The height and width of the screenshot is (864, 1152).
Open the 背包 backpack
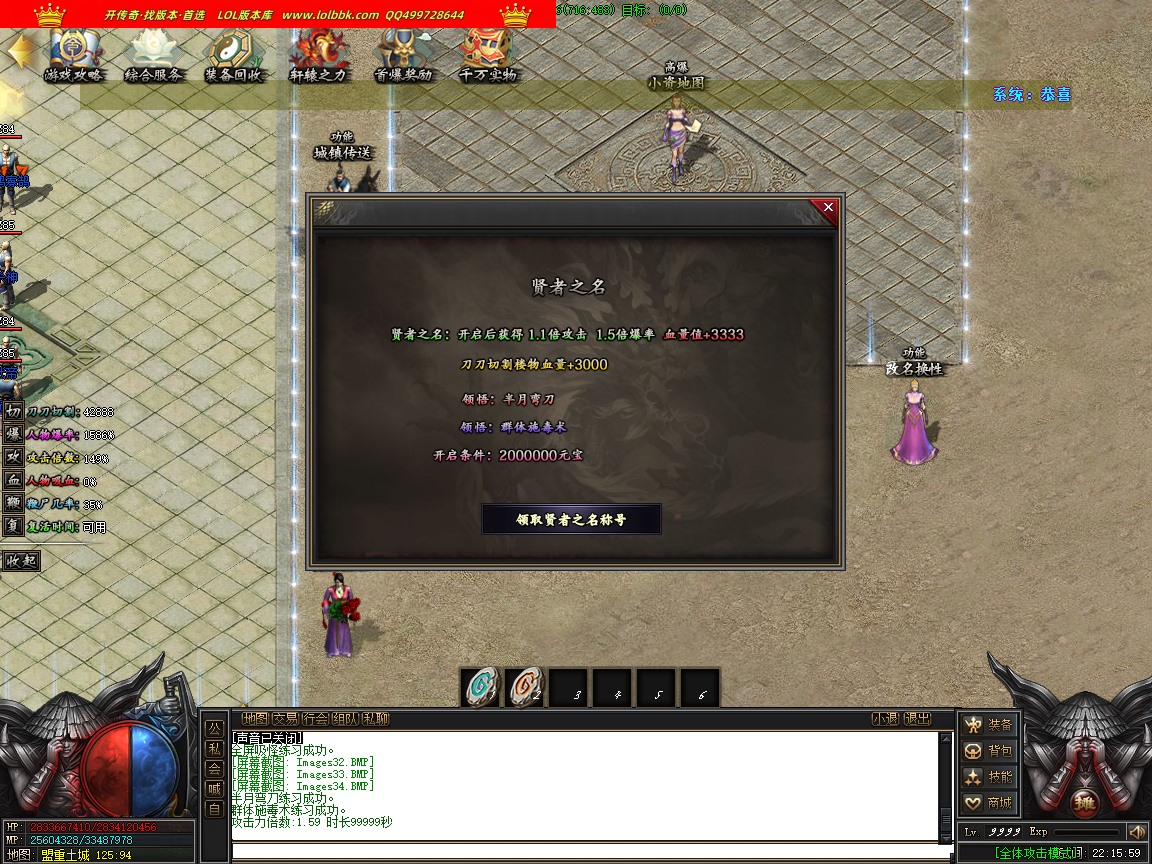[x=988, y=751]
